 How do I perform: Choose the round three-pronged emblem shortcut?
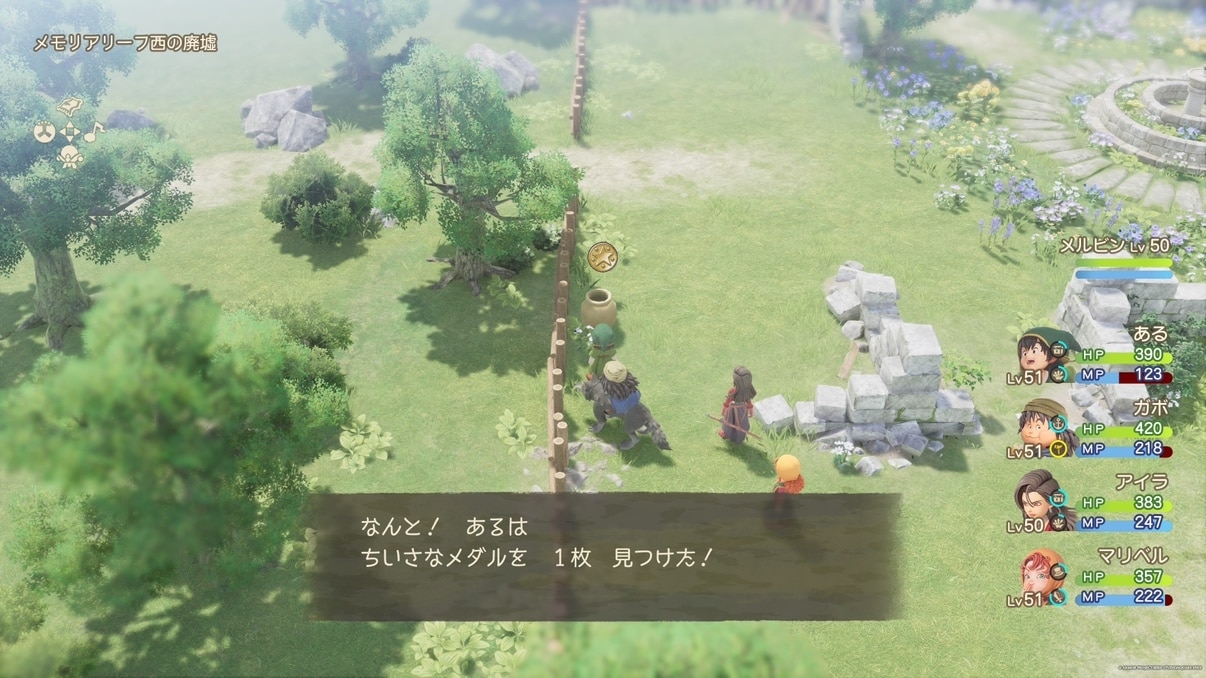[45, 131]
